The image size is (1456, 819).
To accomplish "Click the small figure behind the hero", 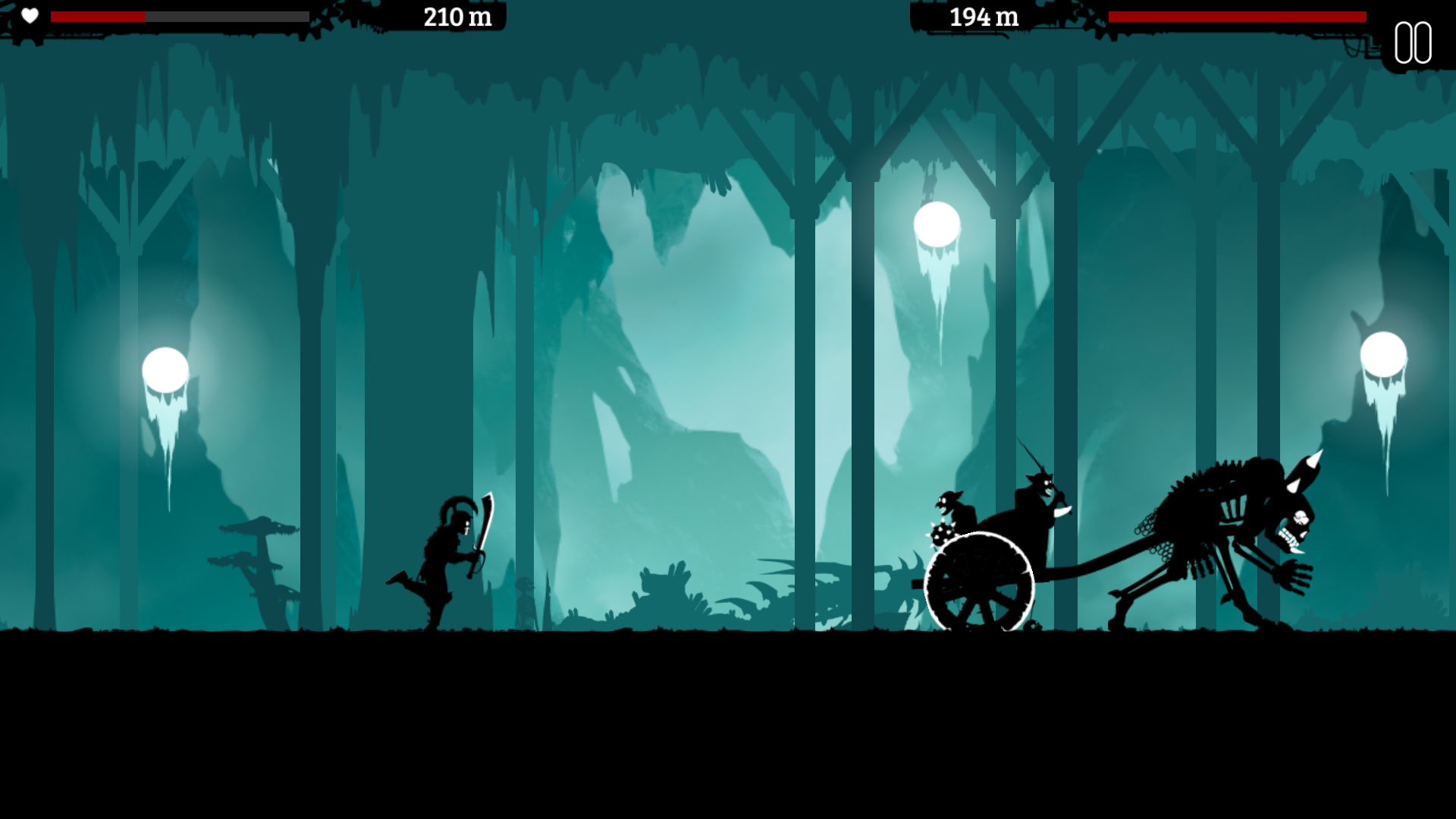I will pos(523,599).
